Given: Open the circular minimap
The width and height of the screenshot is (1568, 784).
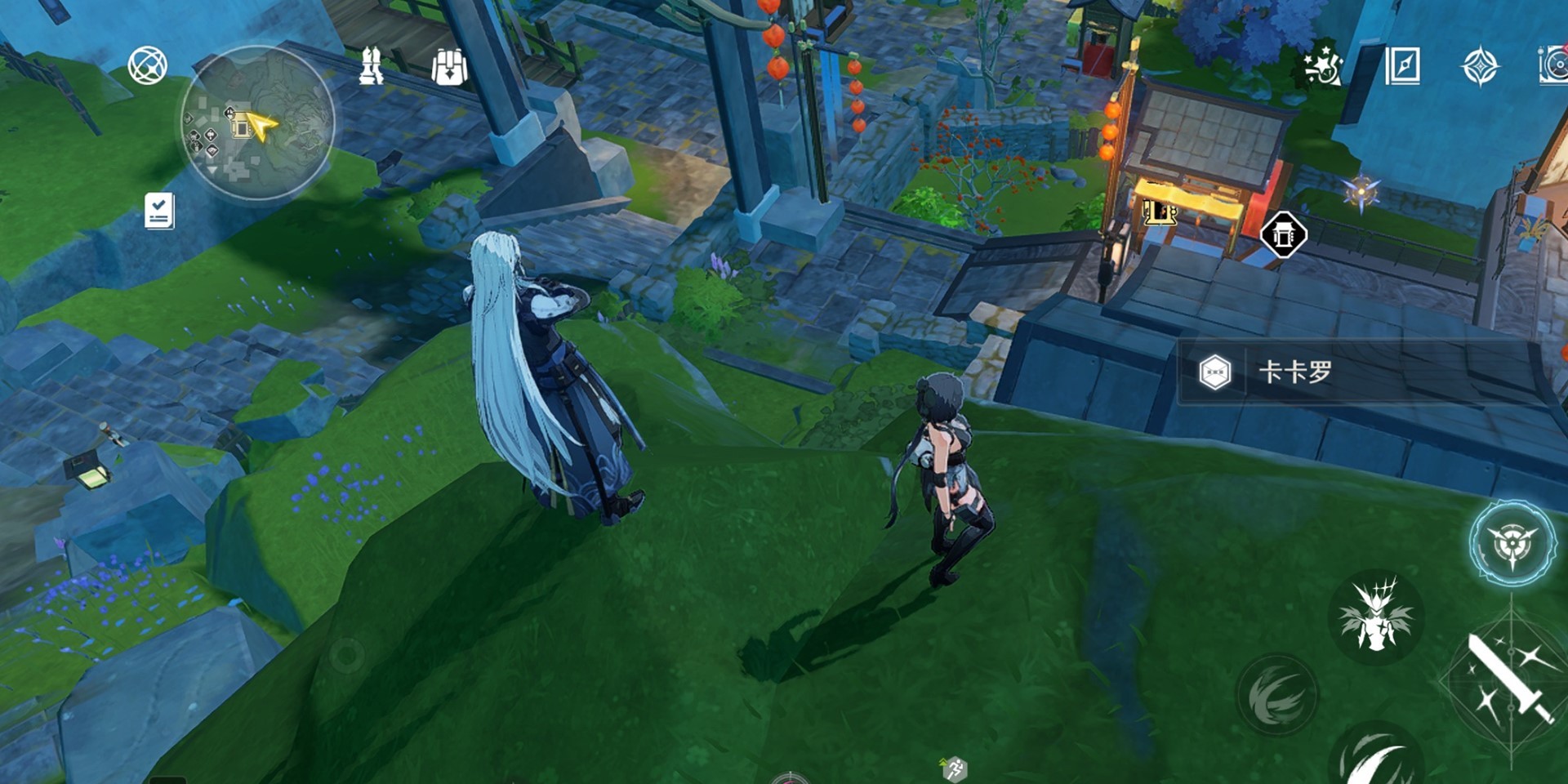Looking at the screenshot, I should (x=256, y=122).
